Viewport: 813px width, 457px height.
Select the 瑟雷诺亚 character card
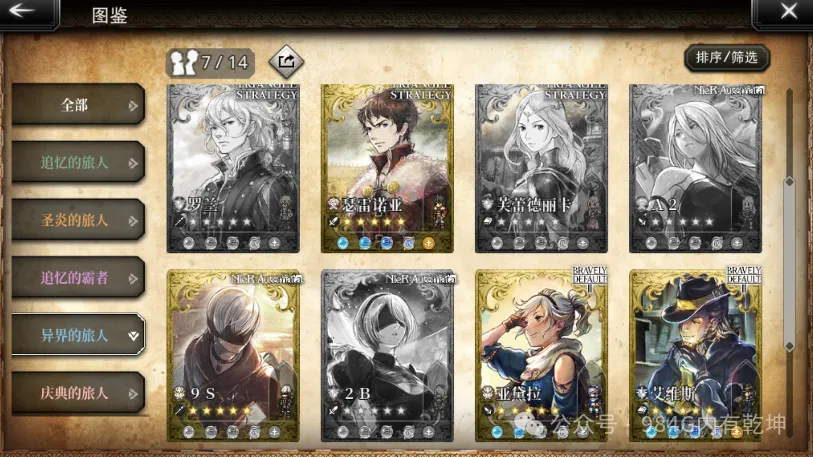click(387, 167)
